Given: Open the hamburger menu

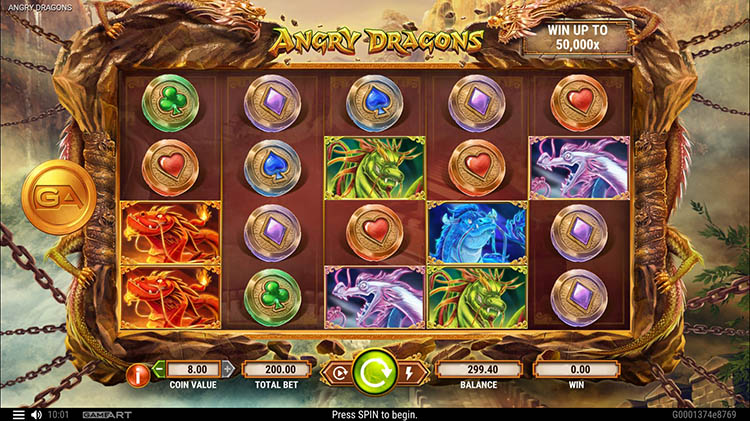Looking at the screenshot, I should (18, 414).
